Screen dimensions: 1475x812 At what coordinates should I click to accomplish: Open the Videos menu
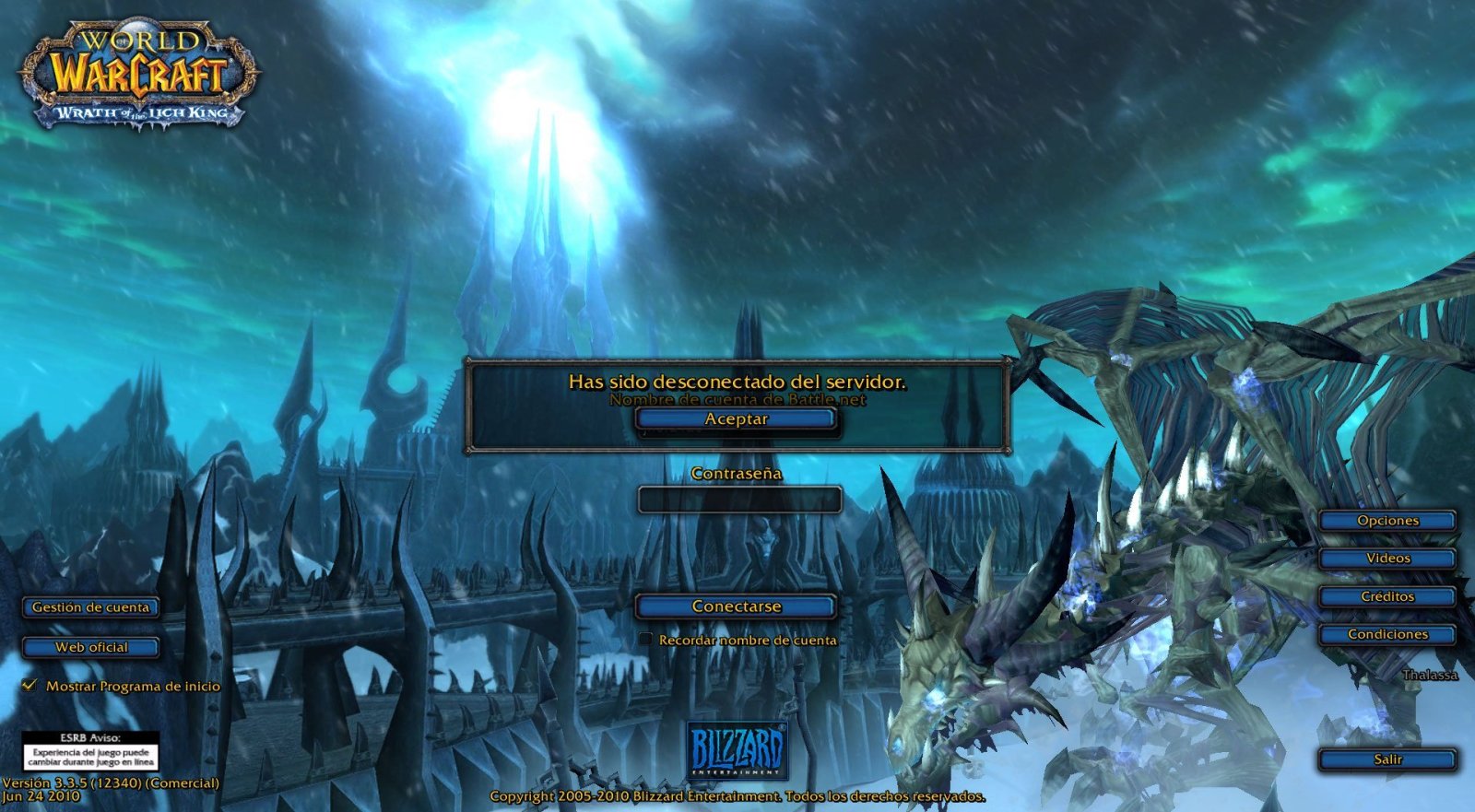click(x=1387, y=559)
